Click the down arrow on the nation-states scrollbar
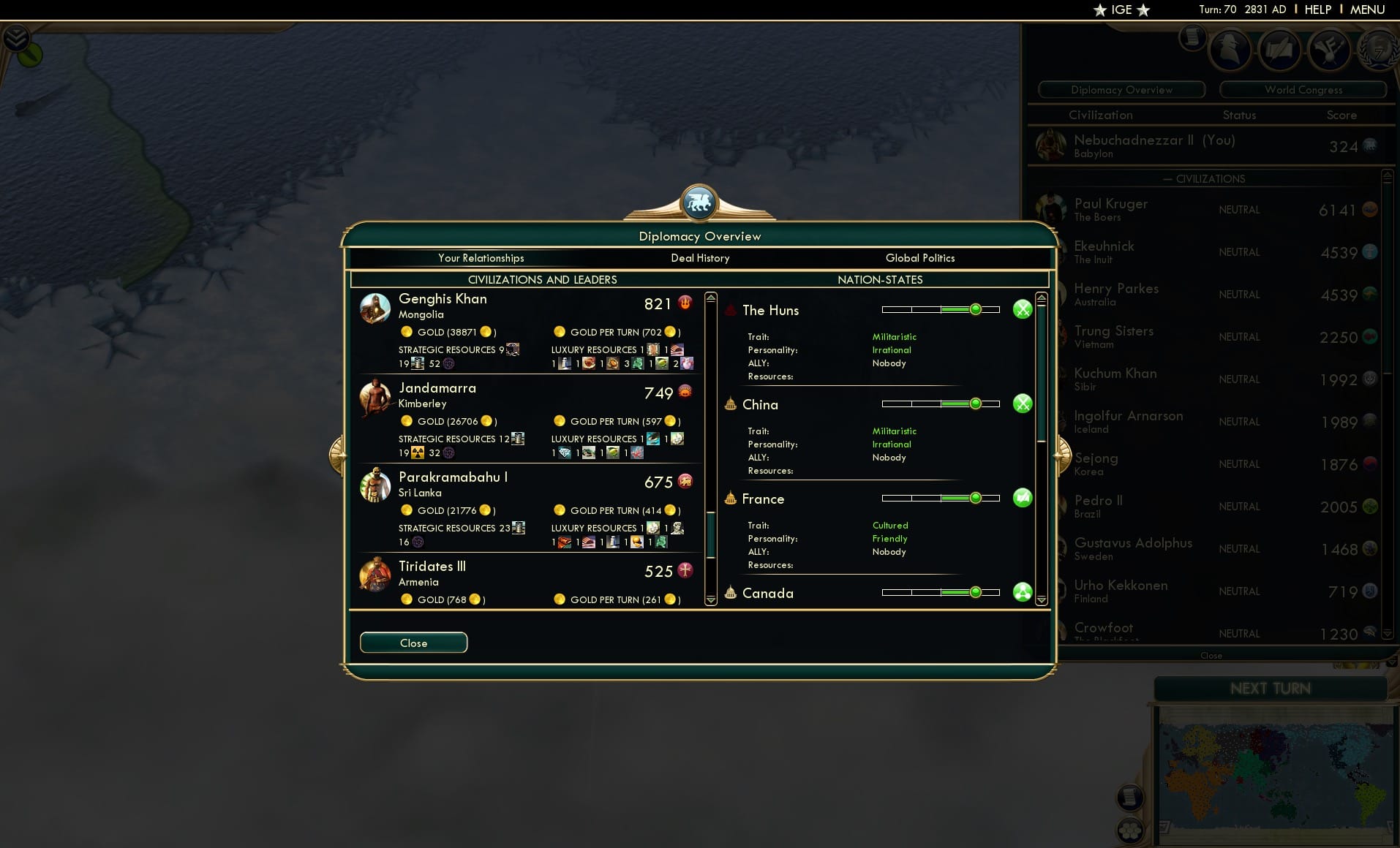 tap(1040, 599)
